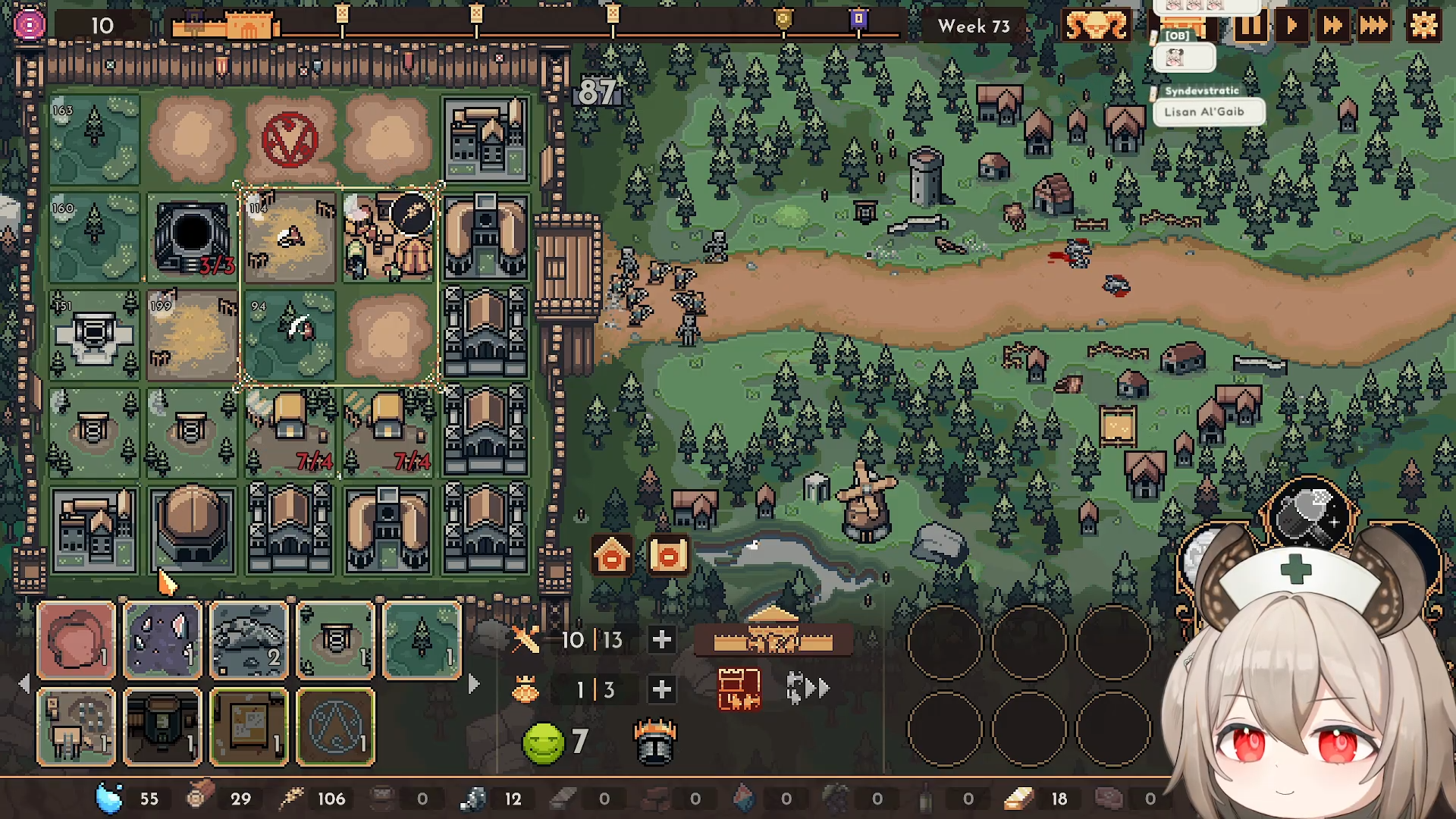Image resolution: width=1456 pixels, height=819 pixels.
Task: Select the purple crystal tile card
Action: click(x=163, y=639)
